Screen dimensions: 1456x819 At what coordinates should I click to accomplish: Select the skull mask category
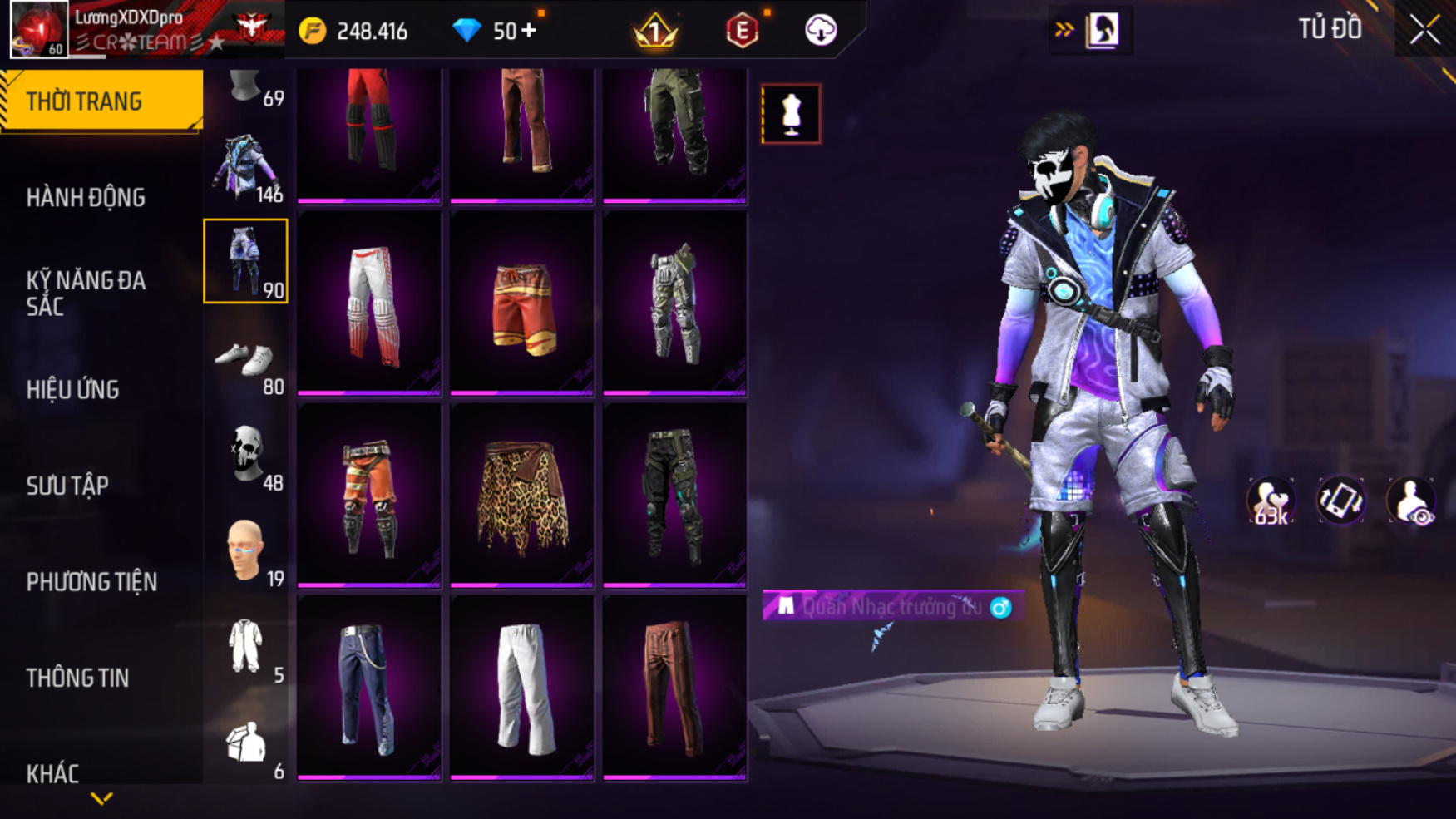point(246,456)
